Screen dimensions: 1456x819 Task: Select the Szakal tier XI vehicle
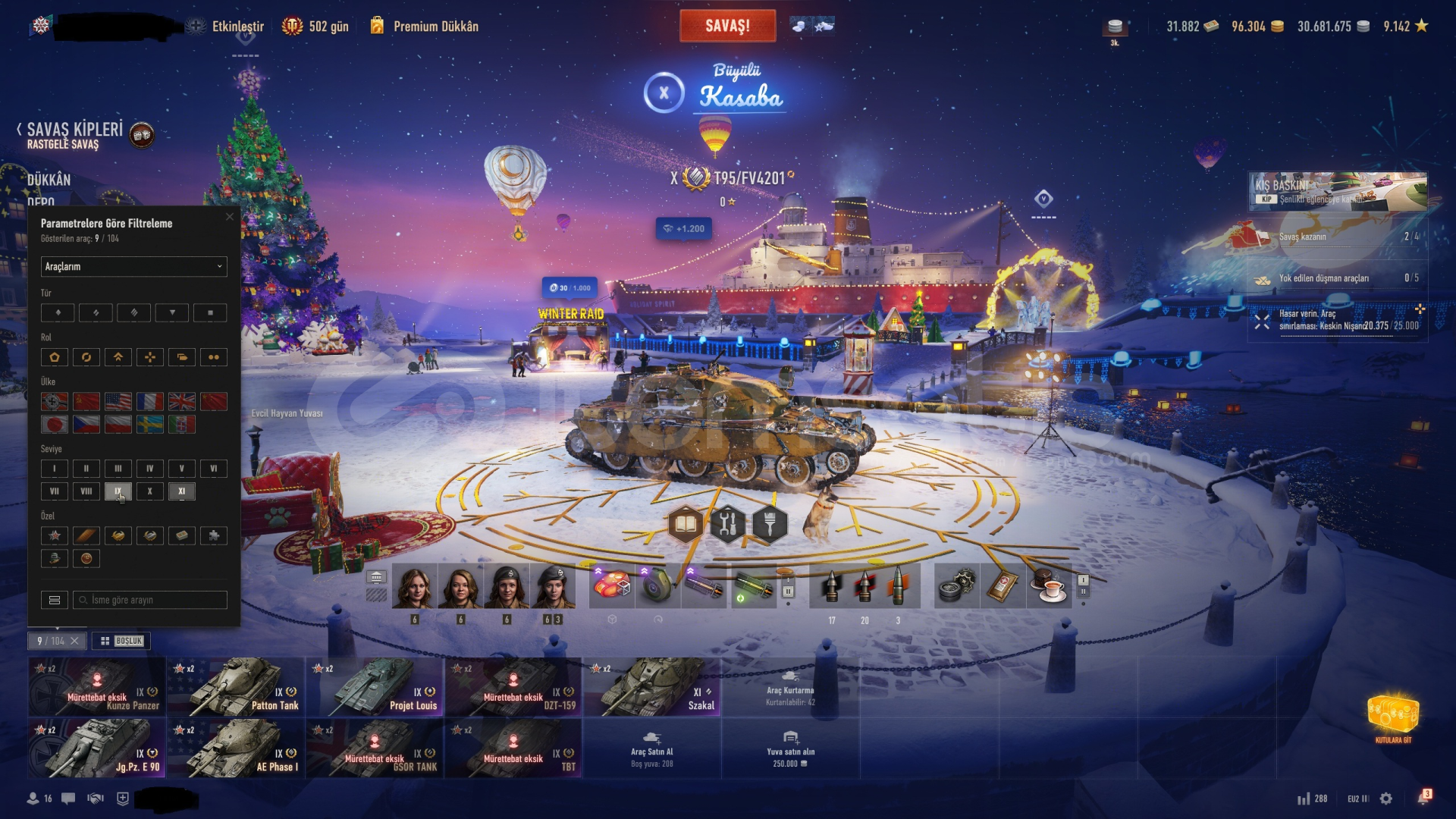pos(652,687)
